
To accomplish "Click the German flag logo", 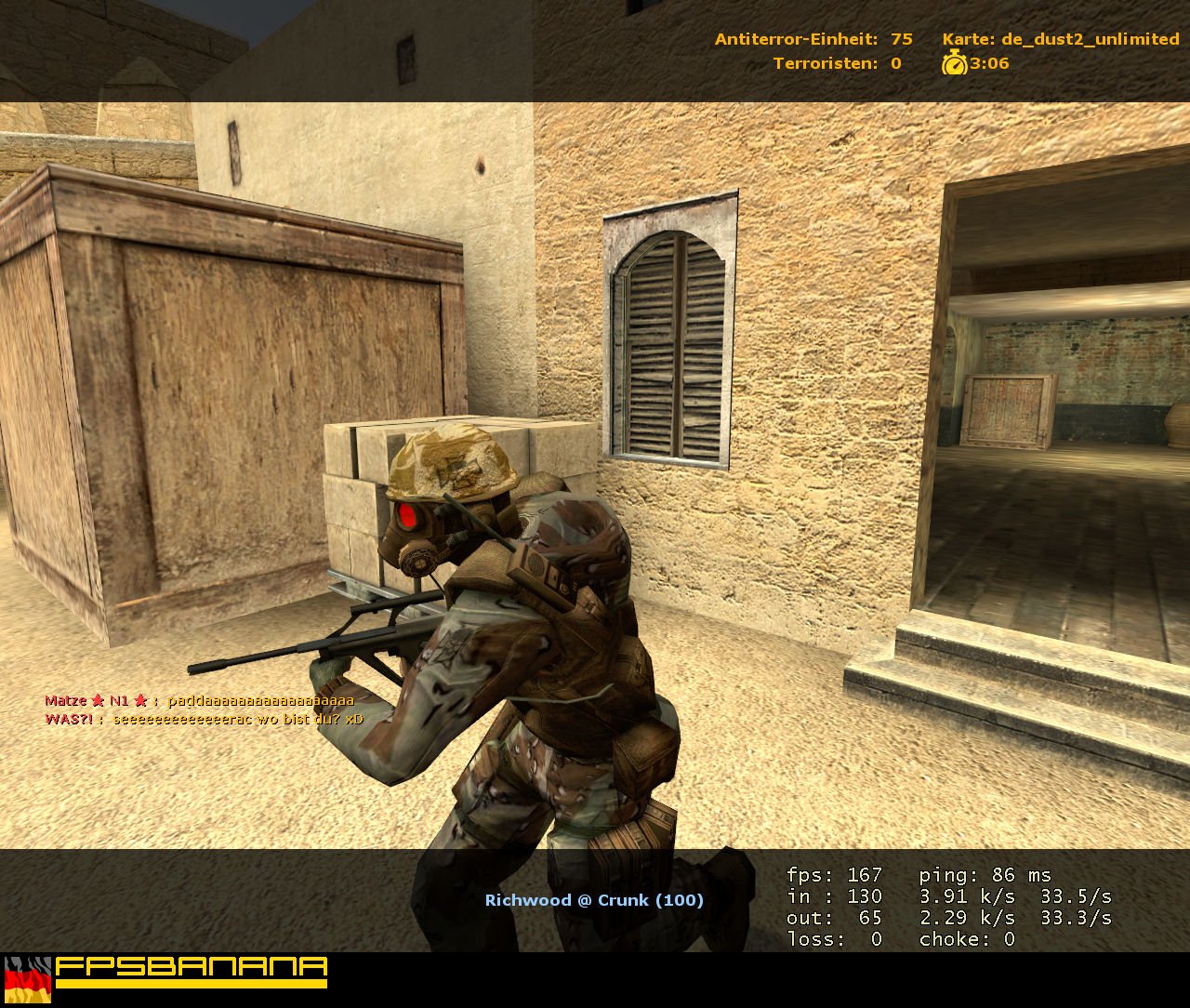I will click(27, 980).
